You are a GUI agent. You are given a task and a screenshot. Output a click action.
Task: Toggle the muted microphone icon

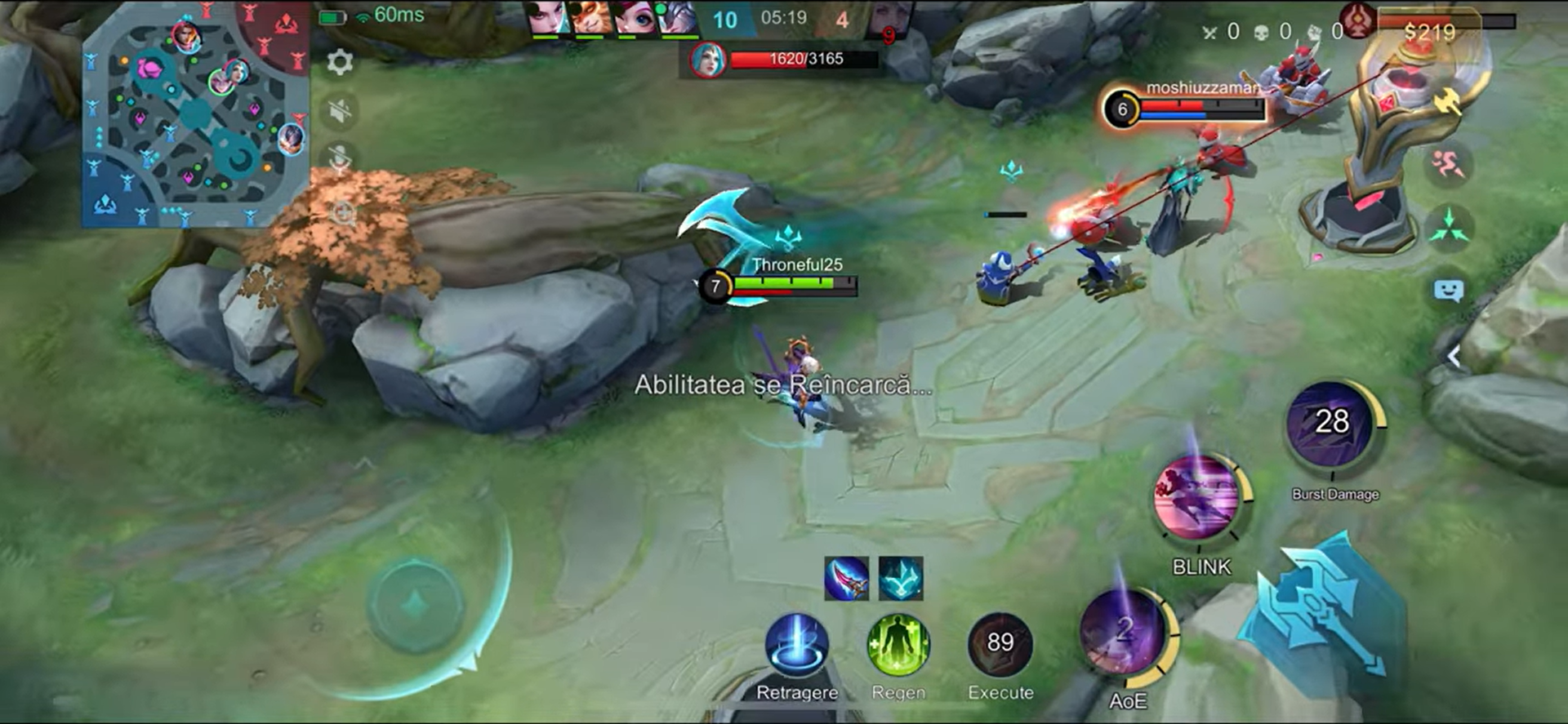click(x=340, y=158)
